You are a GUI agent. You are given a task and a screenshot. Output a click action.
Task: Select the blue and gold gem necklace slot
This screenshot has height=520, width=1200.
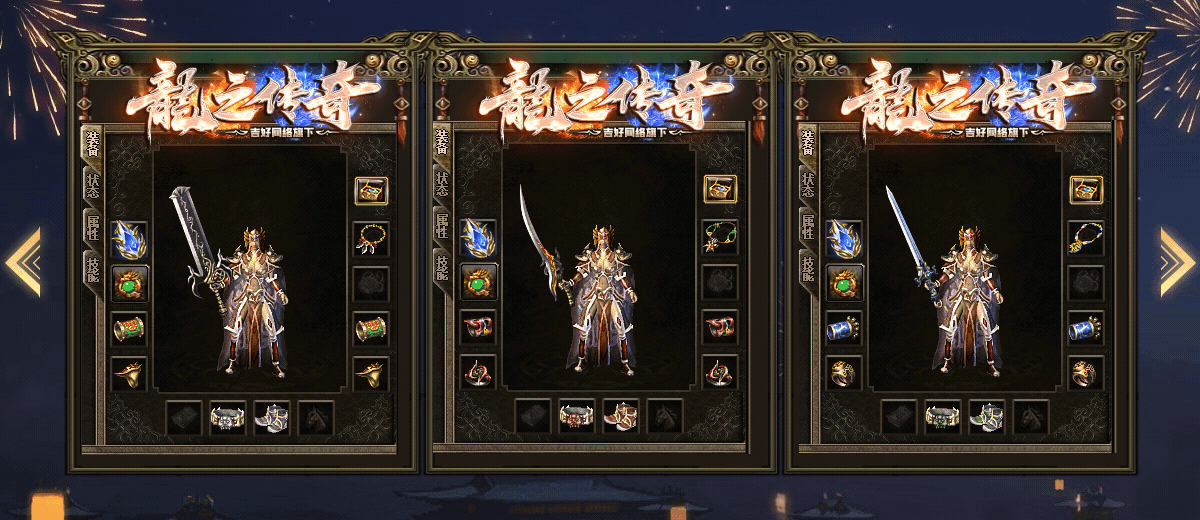(1086, 237)
